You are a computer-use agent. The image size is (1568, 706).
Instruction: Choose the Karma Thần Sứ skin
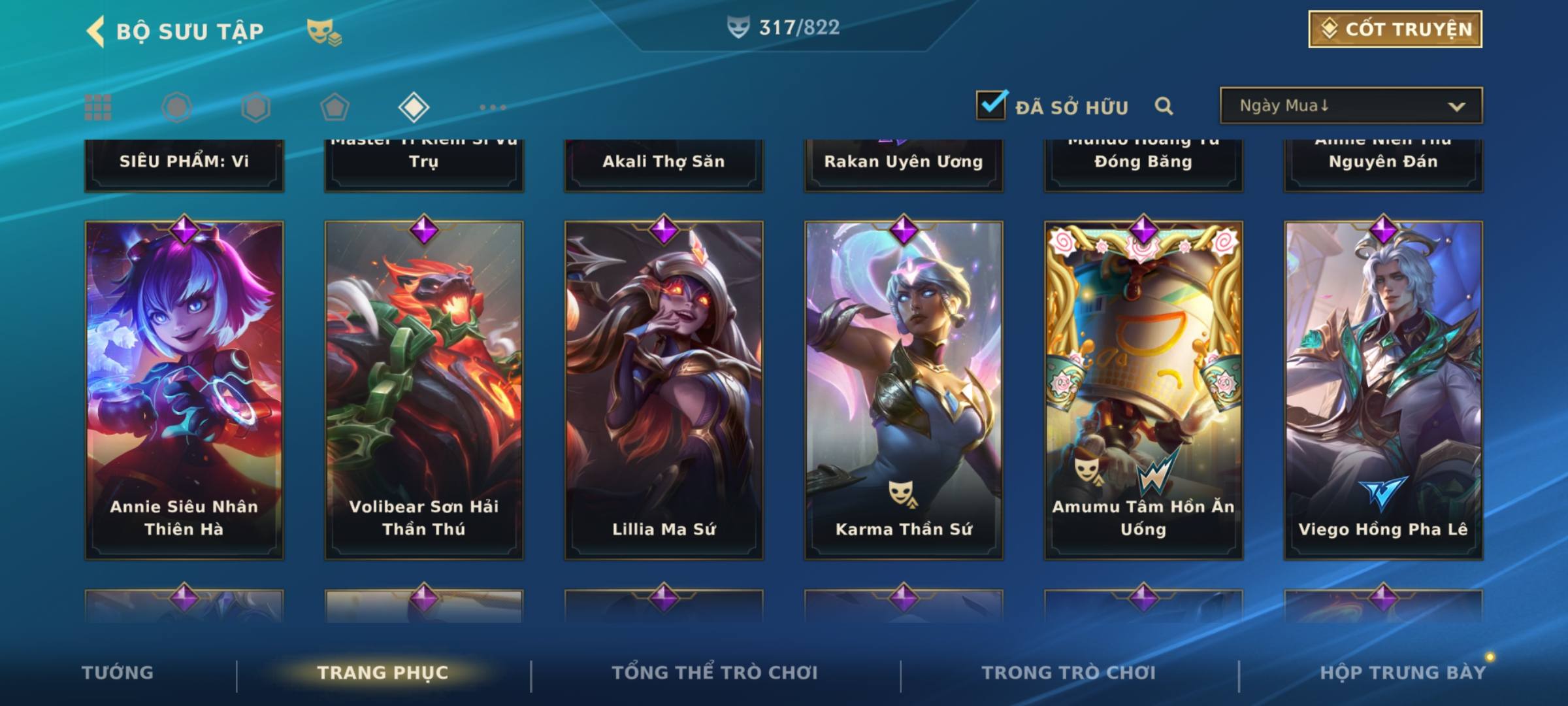(x=904, y=390)
